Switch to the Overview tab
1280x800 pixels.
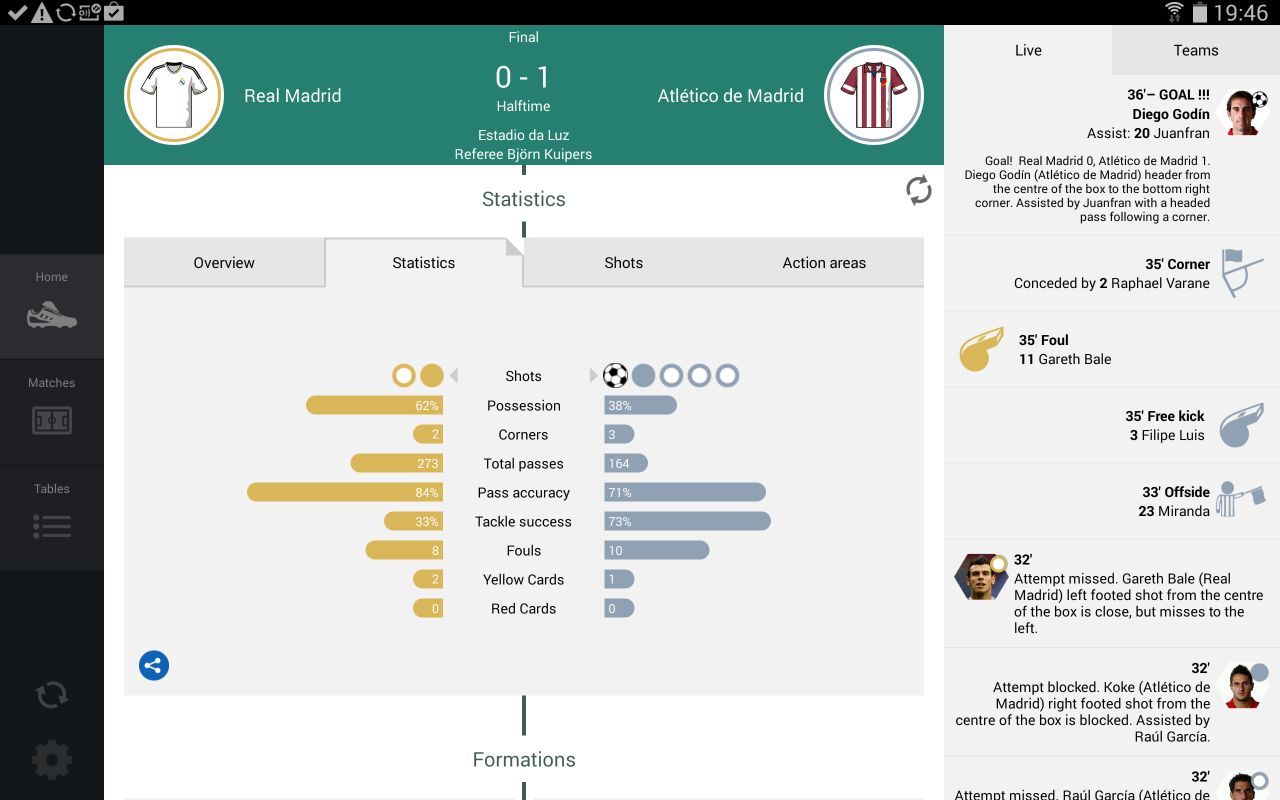coord(224,263)
